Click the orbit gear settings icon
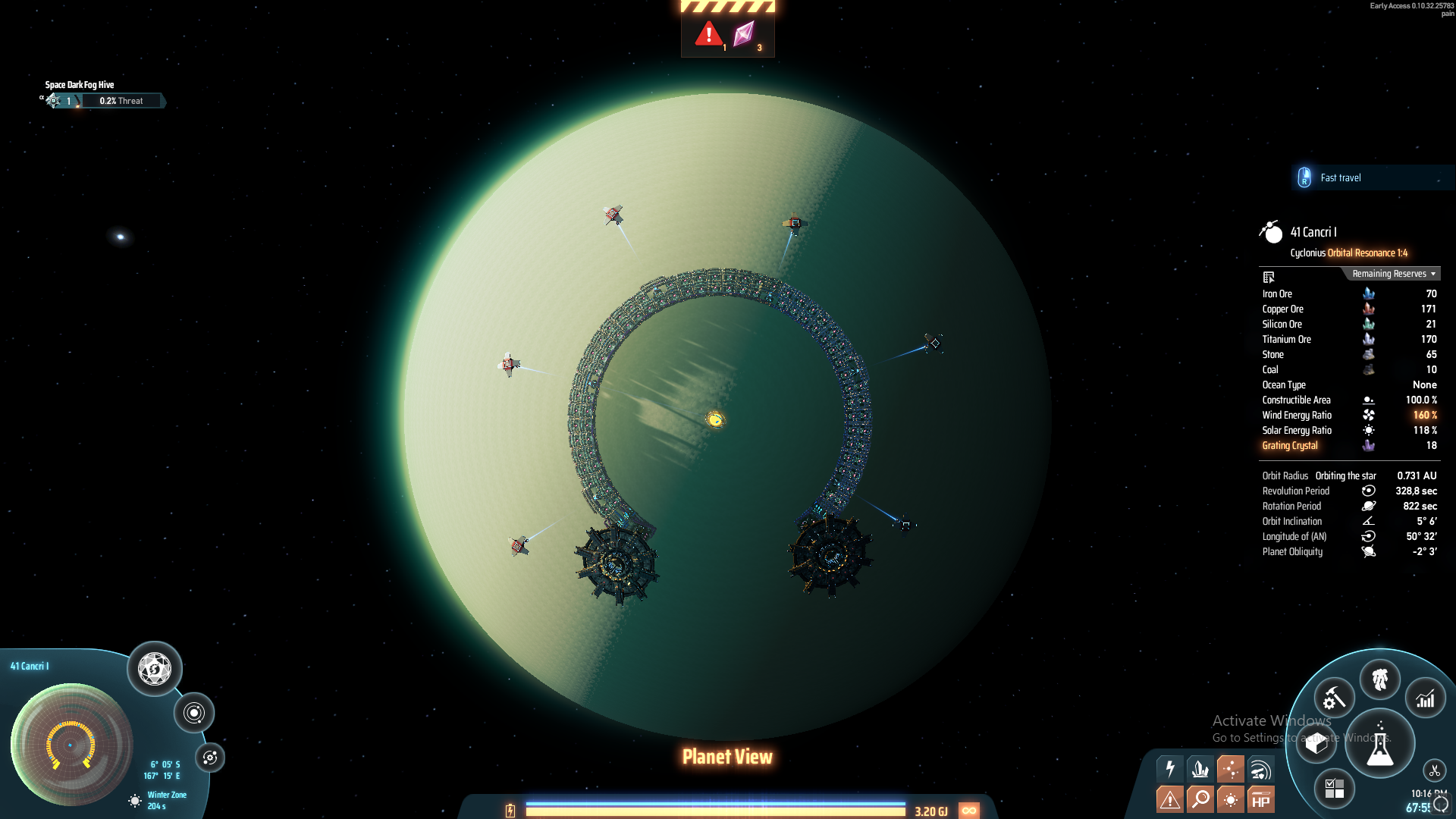1456x819 pixels. pos(210,758)
